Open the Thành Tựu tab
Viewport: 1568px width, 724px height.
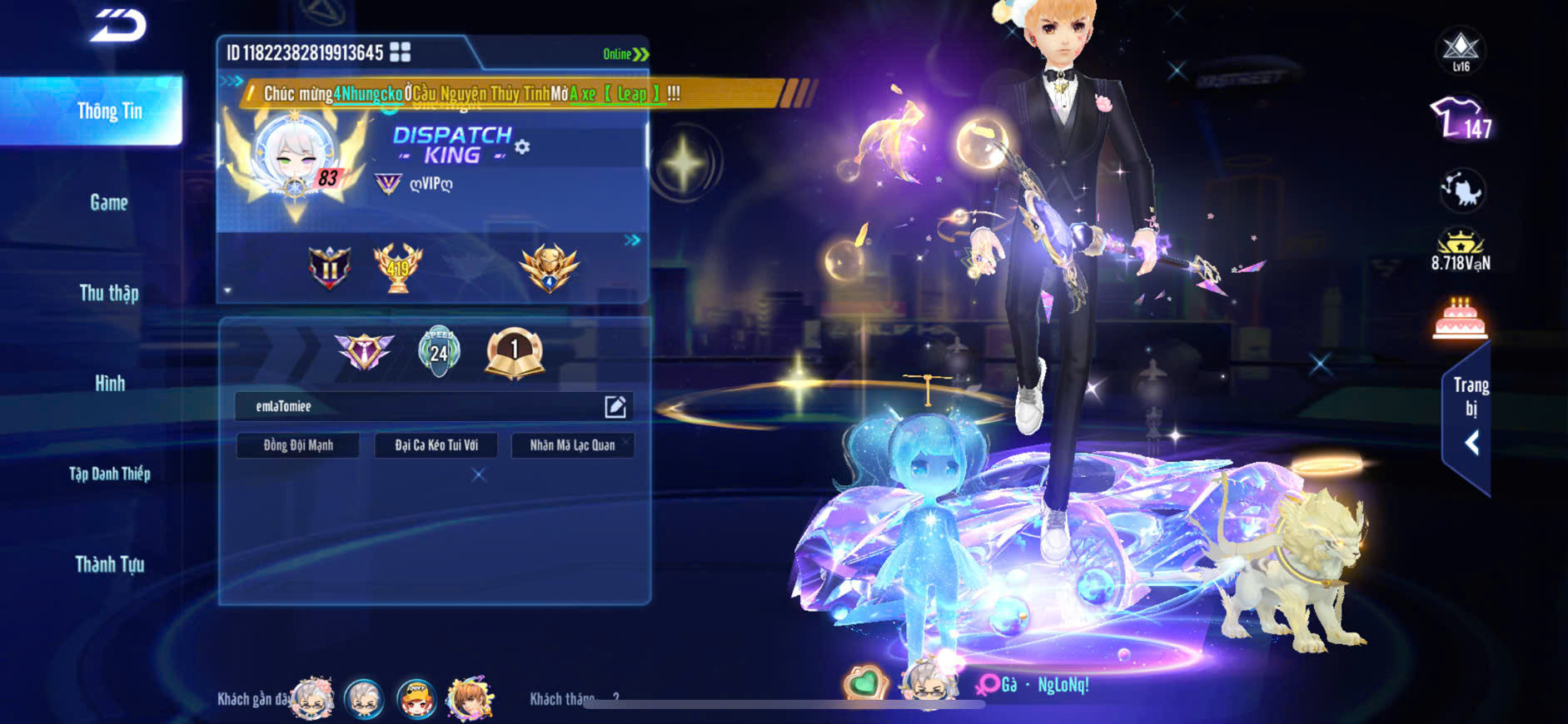coord(109,564)
